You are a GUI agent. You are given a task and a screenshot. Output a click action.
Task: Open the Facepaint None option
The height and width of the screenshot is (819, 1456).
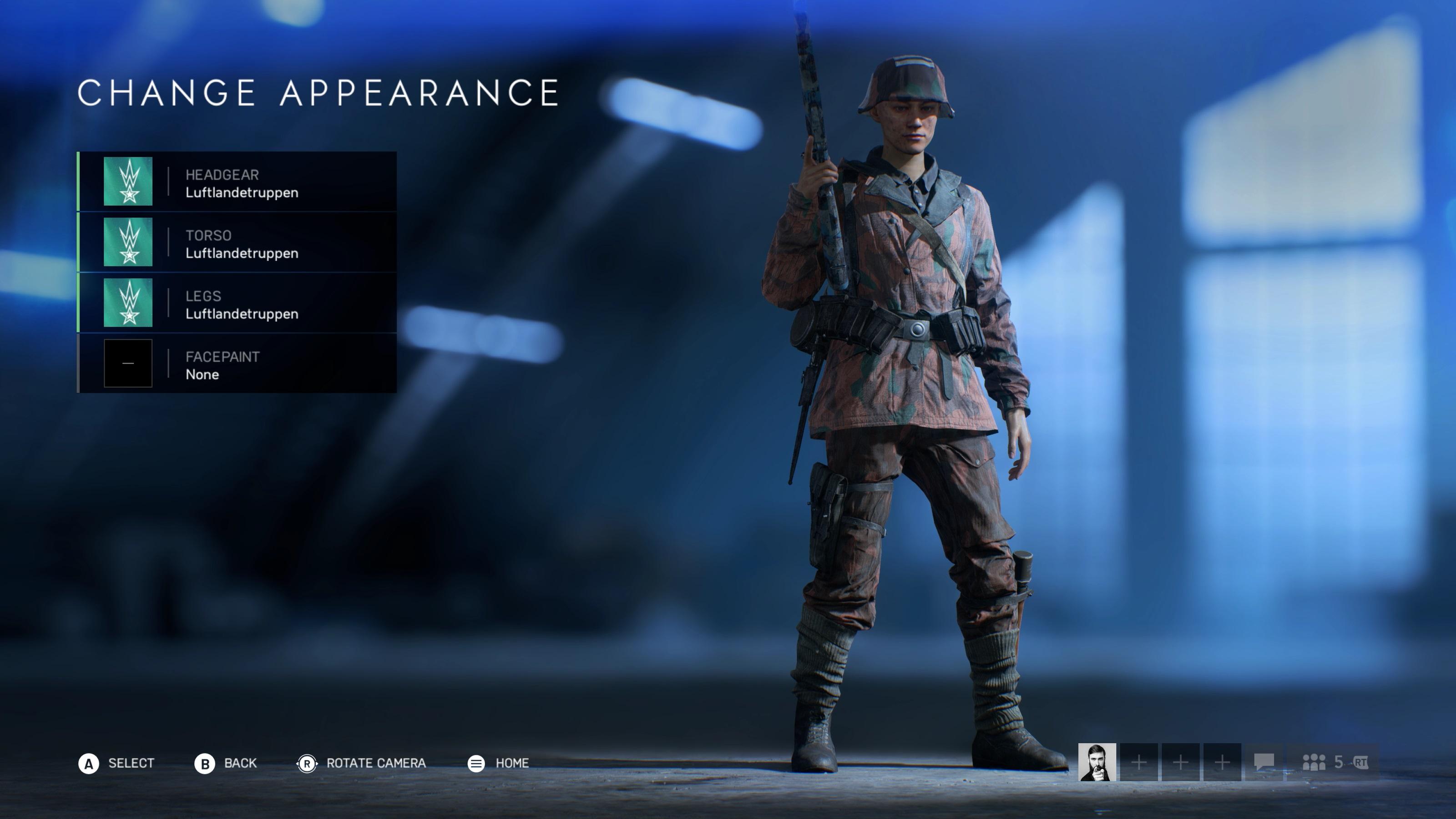pos(238,364)
